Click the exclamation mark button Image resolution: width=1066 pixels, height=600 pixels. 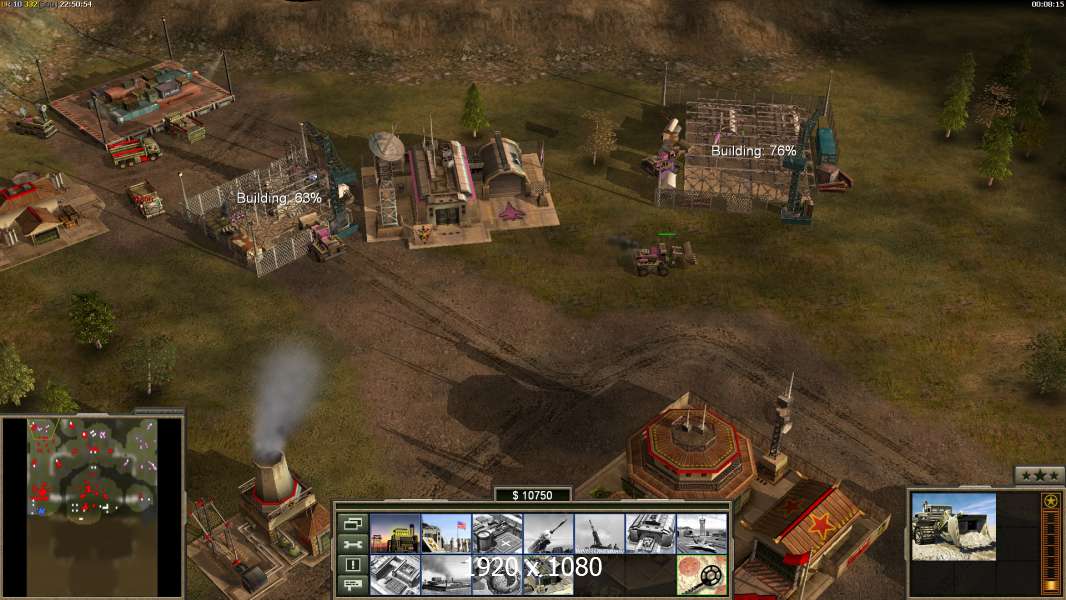352,564
